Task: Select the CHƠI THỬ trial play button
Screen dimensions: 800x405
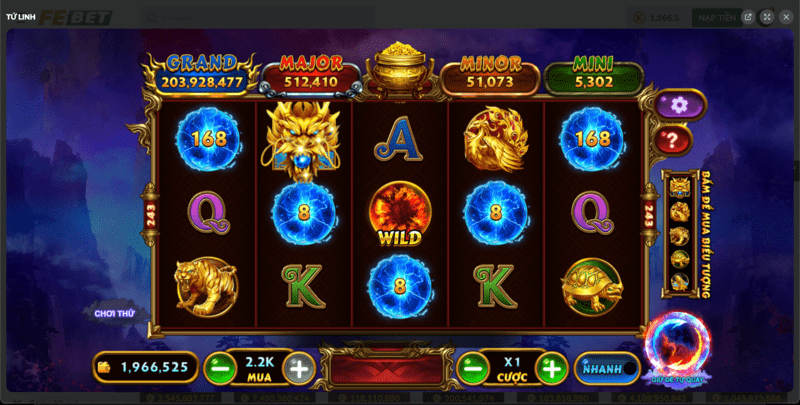Action: [x=116, y=313]
